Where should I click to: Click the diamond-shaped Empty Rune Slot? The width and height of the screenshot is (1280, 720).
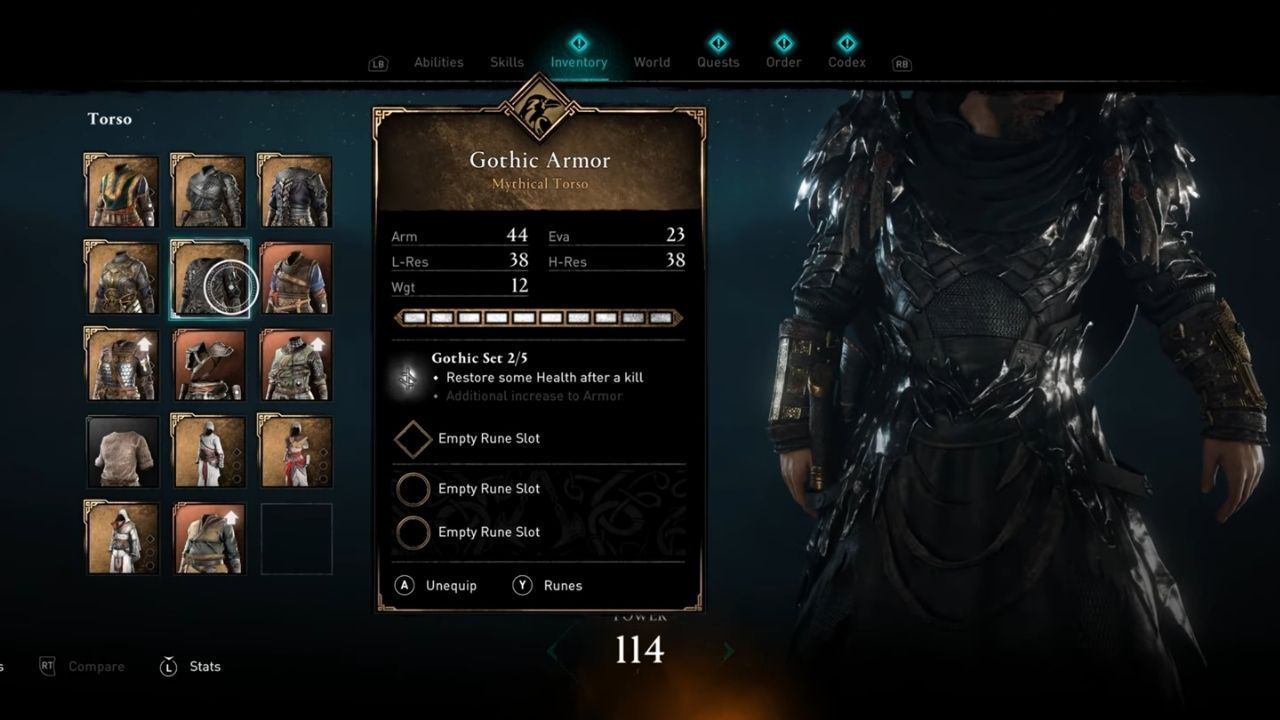coord(413,439)
